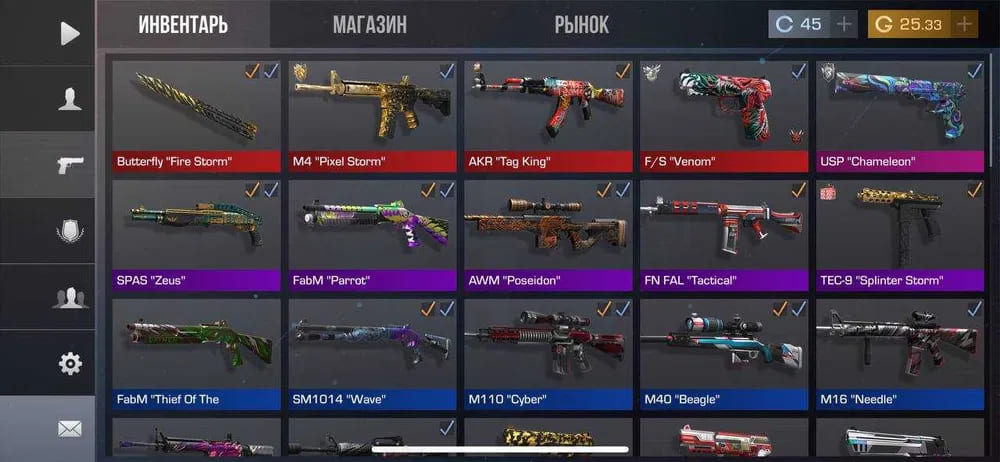Select the AKR "Tag King" skin

[548, 115]
